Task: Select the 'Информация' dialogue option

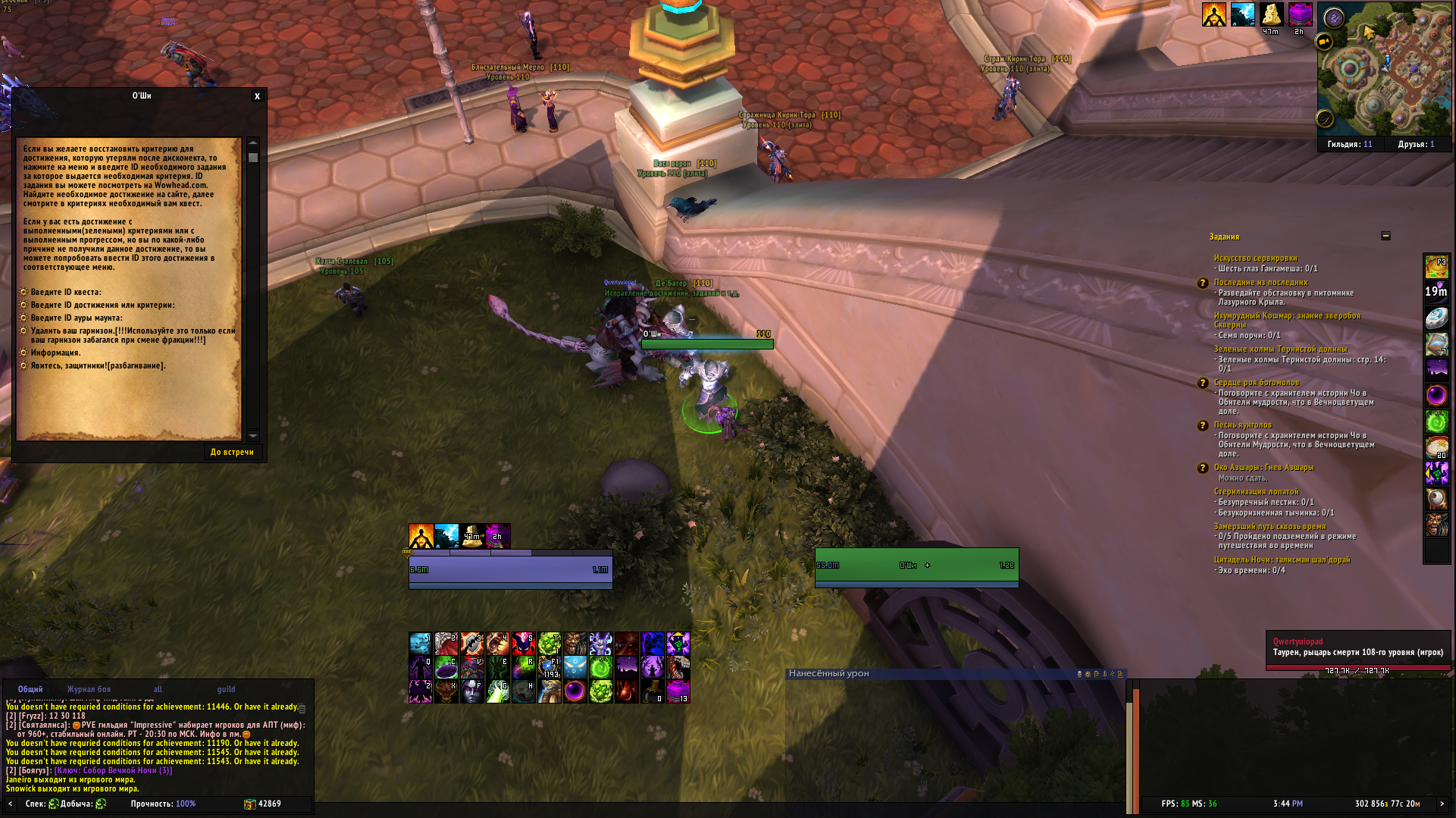Action: click(x=55, y=353)
